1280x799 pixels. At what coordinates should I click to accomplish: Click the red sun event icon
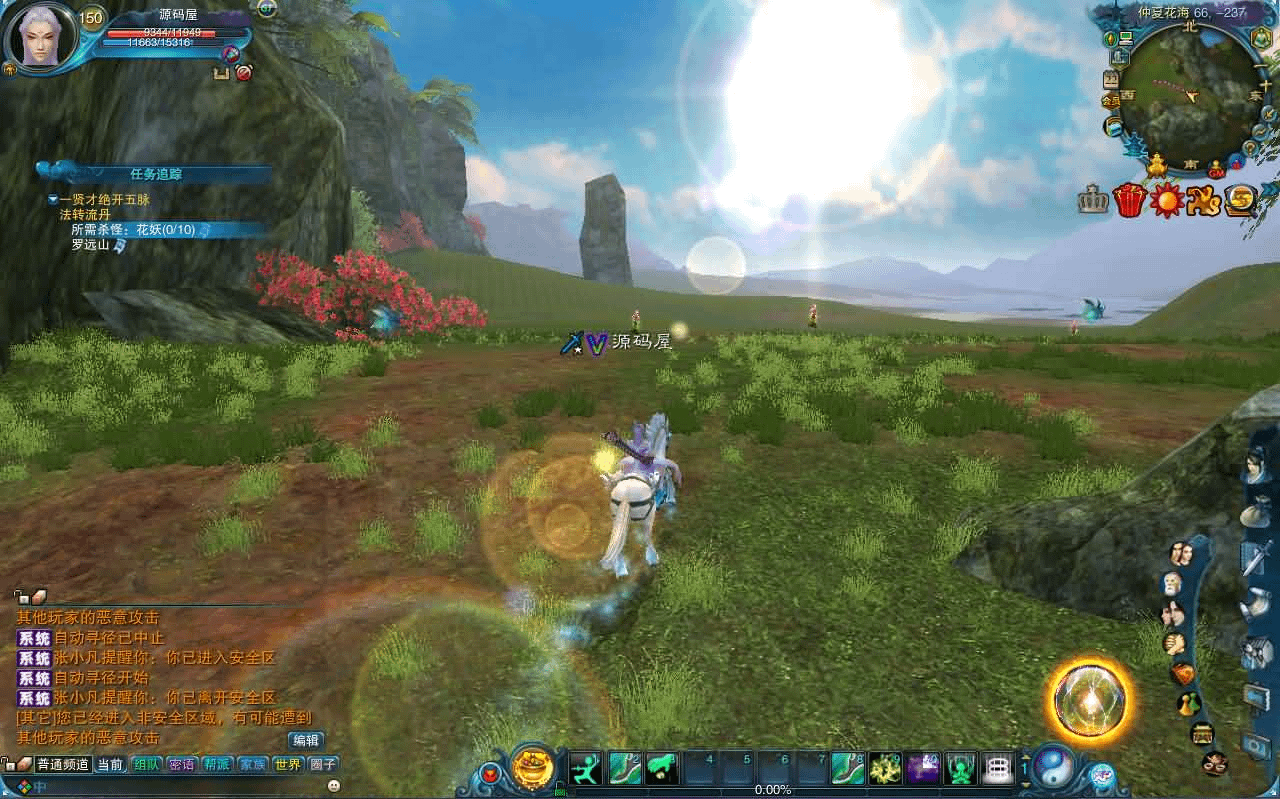pyautogui.click(x=1166, y=201)
